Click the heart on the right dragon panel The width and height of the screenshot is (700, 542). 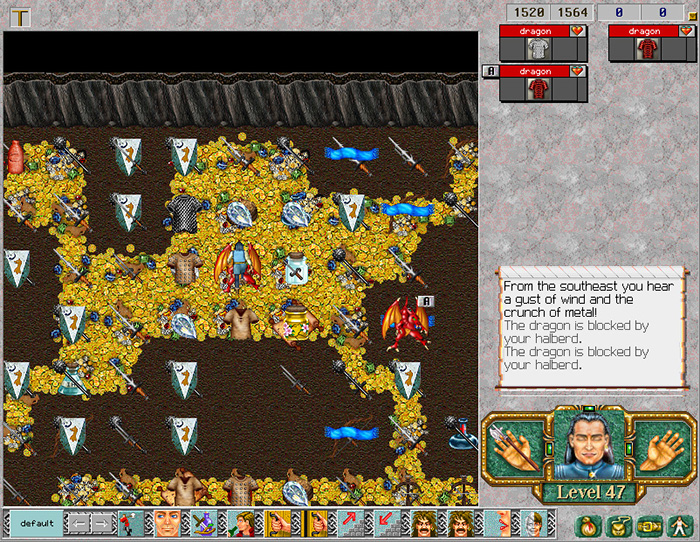[x=685, y=31]
